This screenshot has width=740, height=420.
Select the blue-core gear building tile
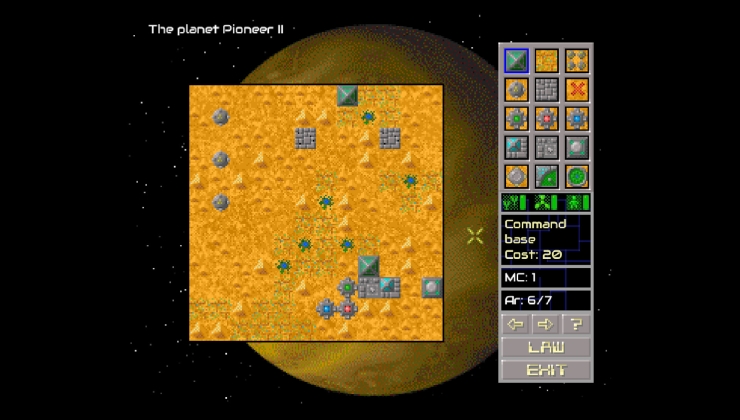[576, 119]
